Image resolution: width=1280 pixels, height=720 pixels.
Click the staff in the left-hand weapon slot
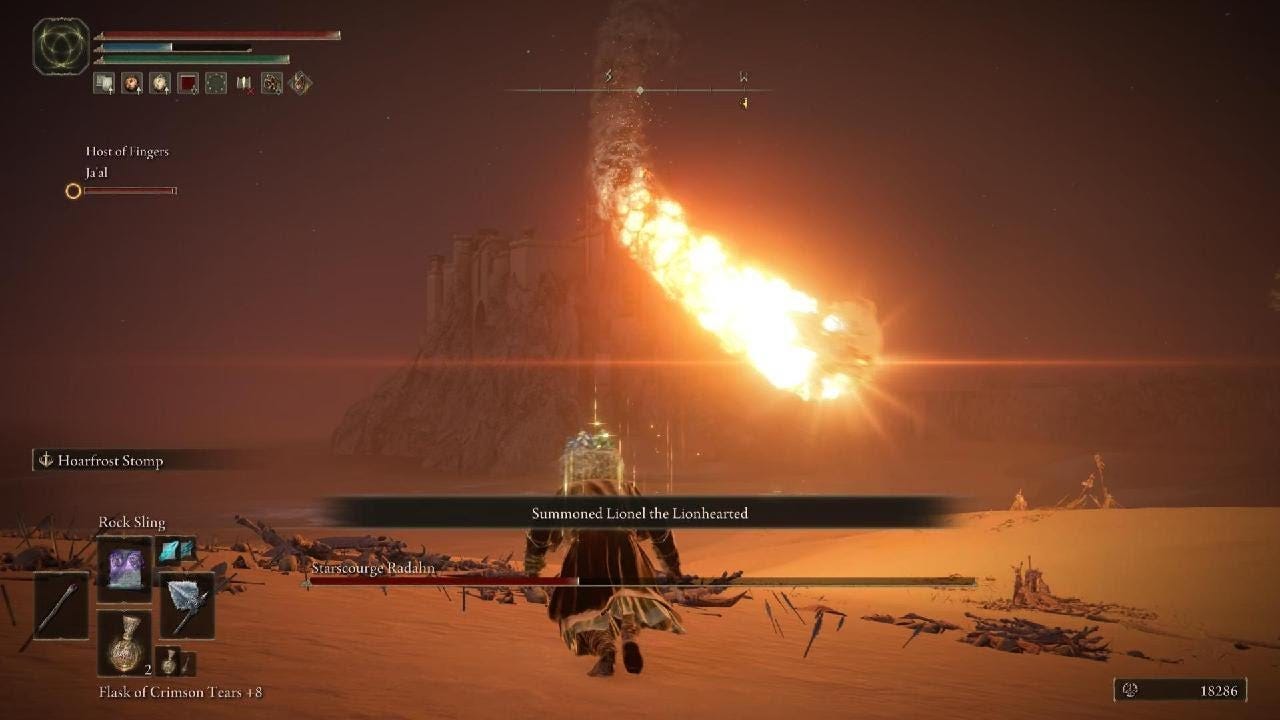pos(60,606)
